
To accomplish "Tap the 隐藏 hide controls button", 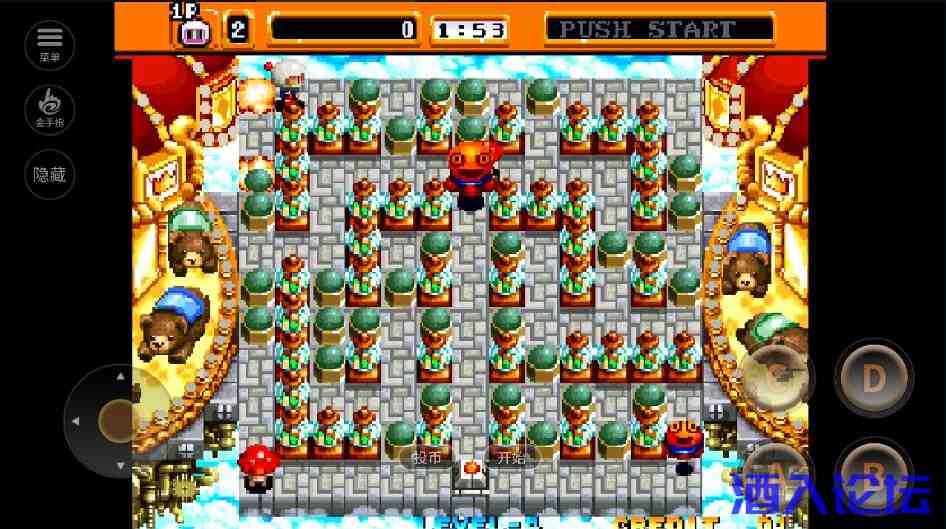I will (49, 174).
